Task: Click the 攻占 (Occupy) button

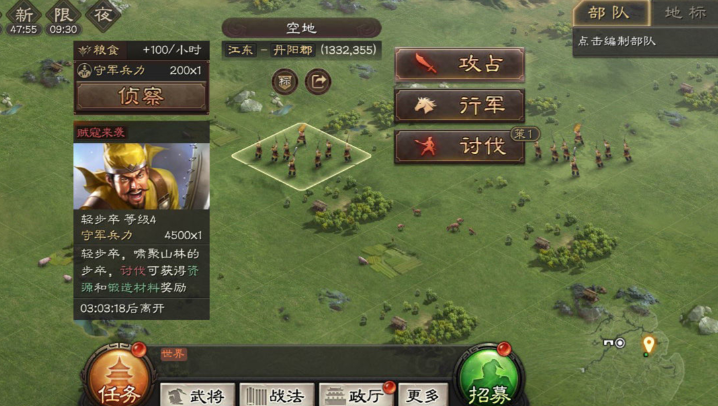Action: pyautogui.click(x=460, y=65)
